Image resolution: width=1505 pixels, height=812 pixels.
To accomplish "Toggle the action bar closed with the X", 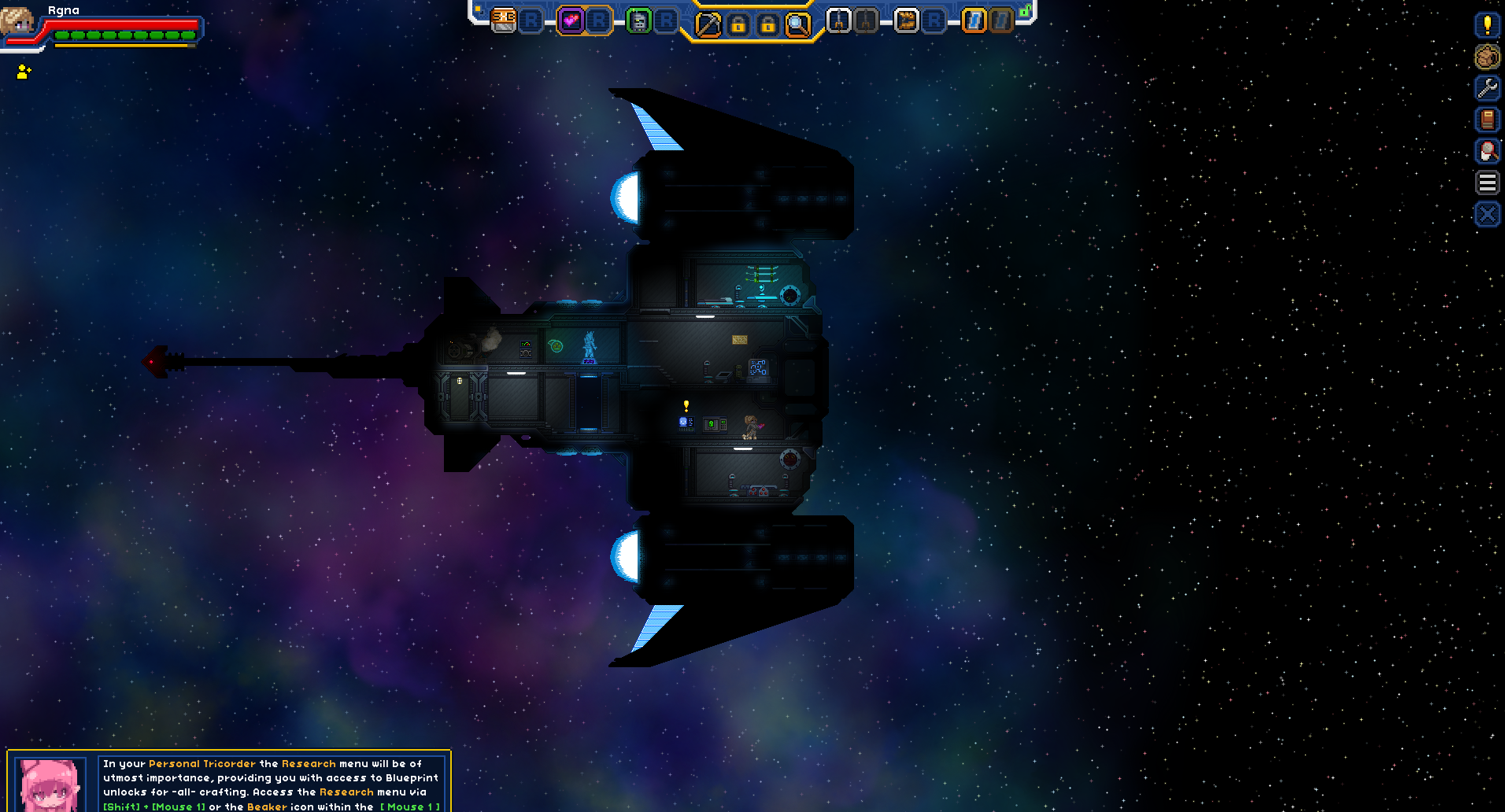I will coord(1487,212).
